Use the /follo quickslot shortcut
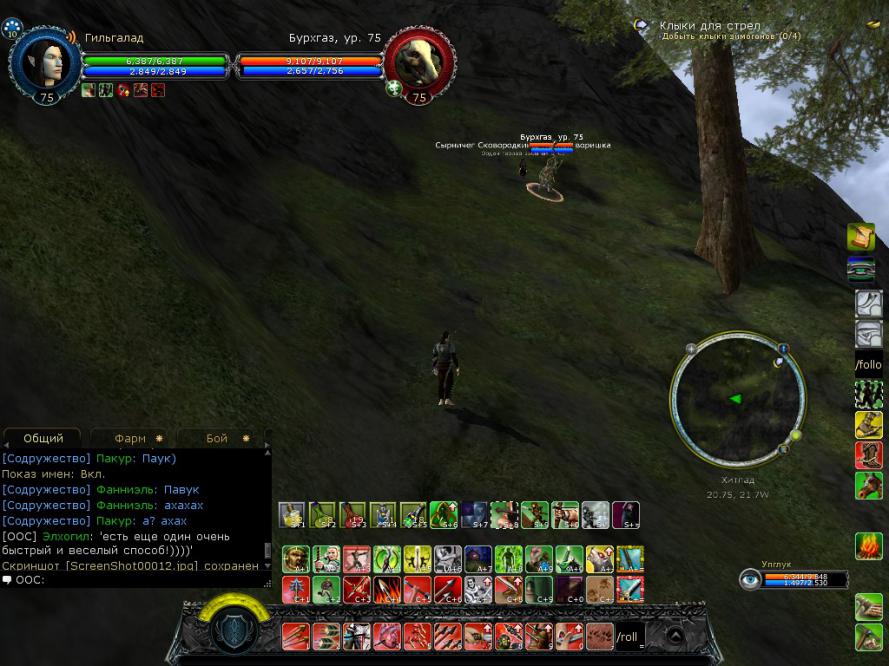Viewport: 889px width, 666px height. [x=868, y=365]
